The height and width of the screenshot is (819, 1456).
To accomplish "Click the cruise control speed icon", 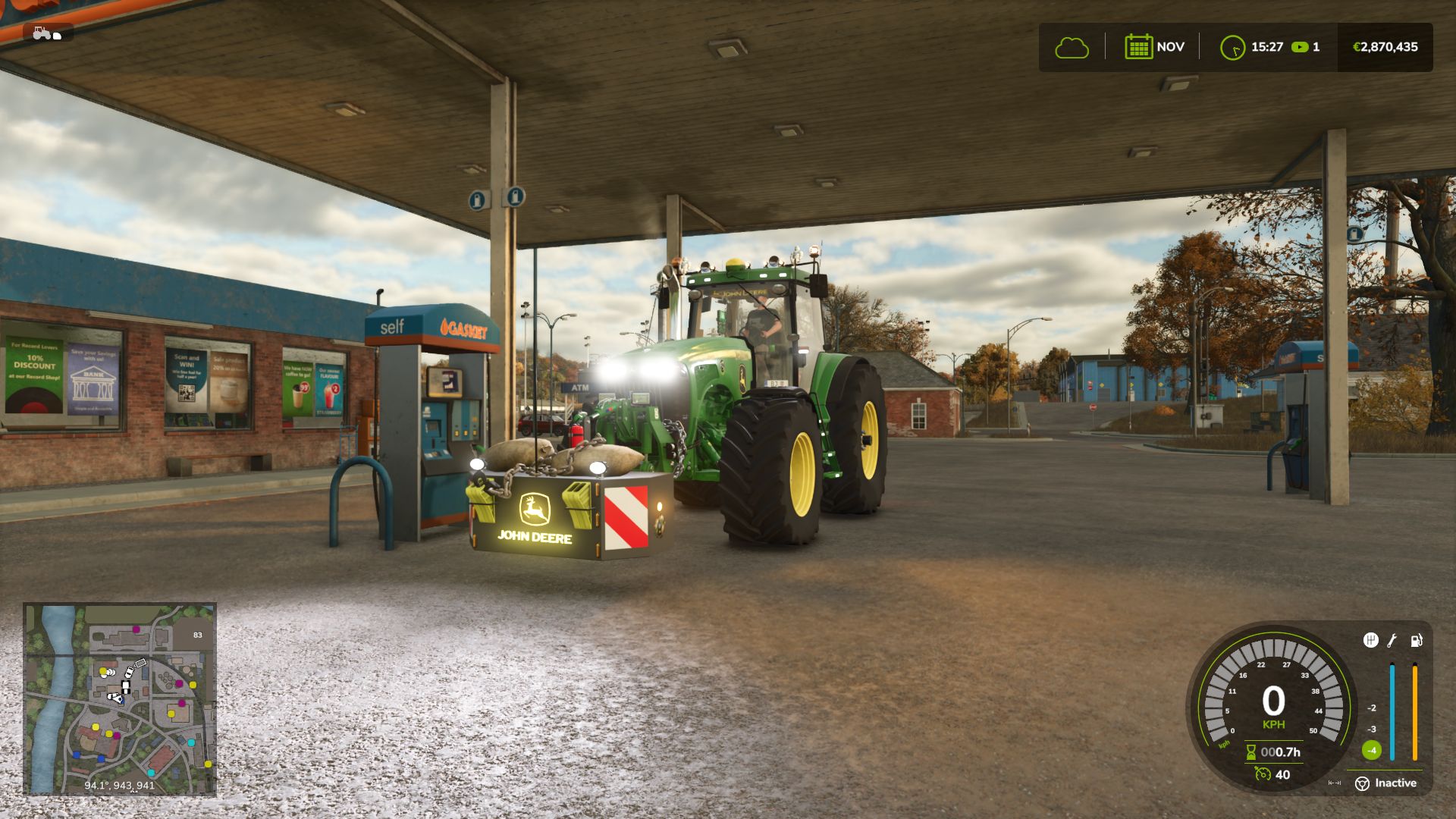I will click(x=1263, y=774).
